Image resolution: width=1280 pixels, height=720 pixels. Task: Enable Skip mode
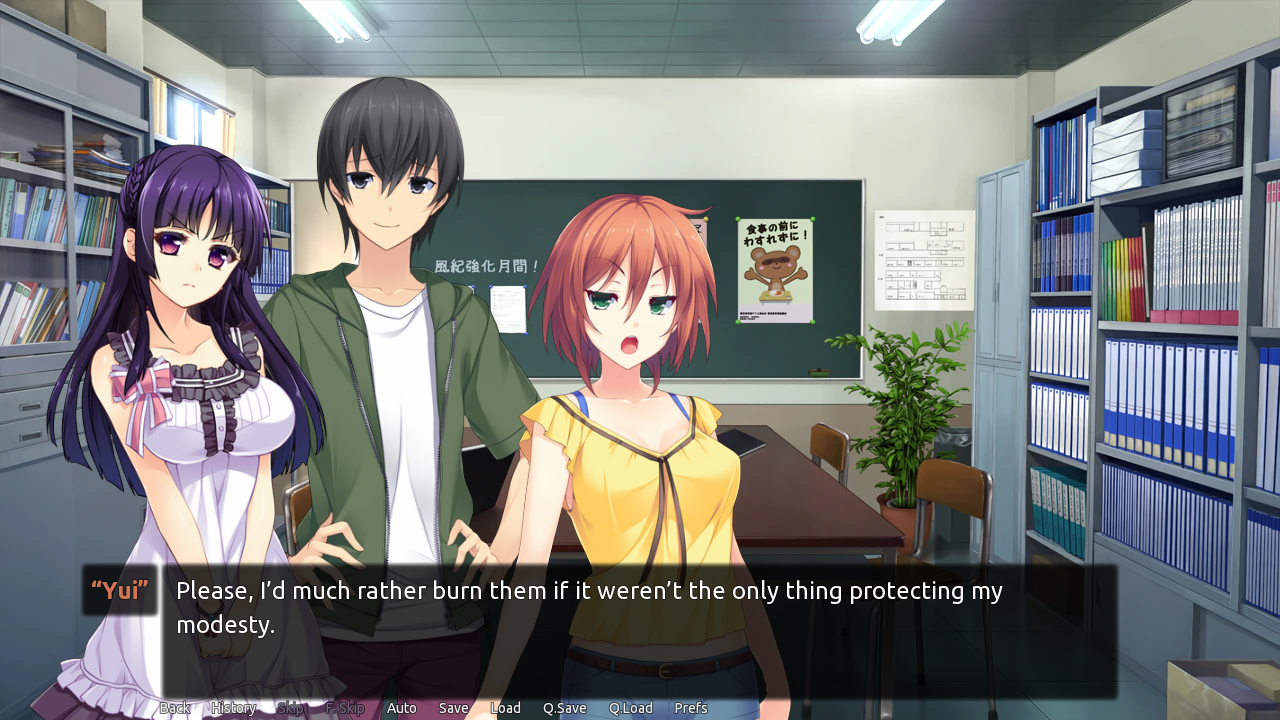290,707
